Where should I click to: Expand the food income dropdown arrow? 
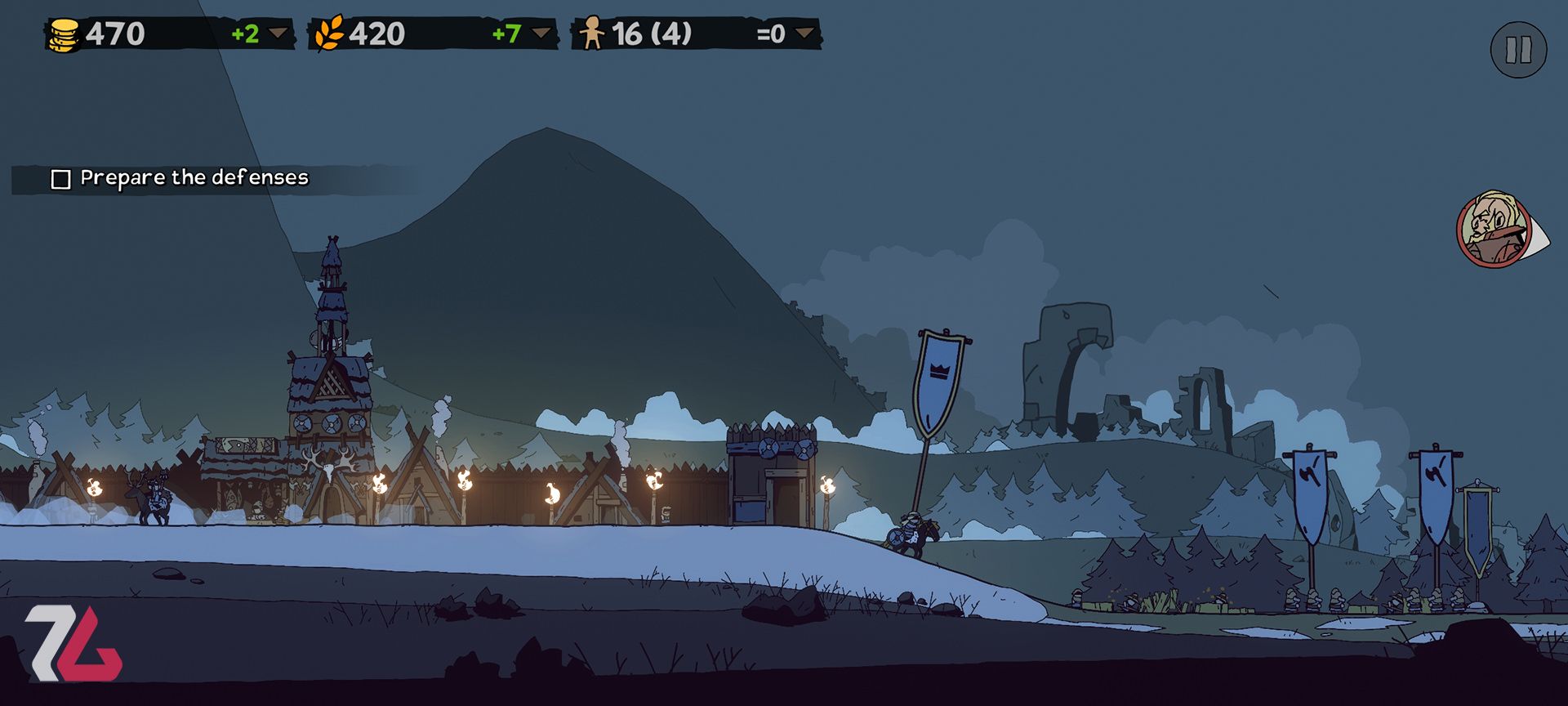pyautogui.click(x=541, y=34)
